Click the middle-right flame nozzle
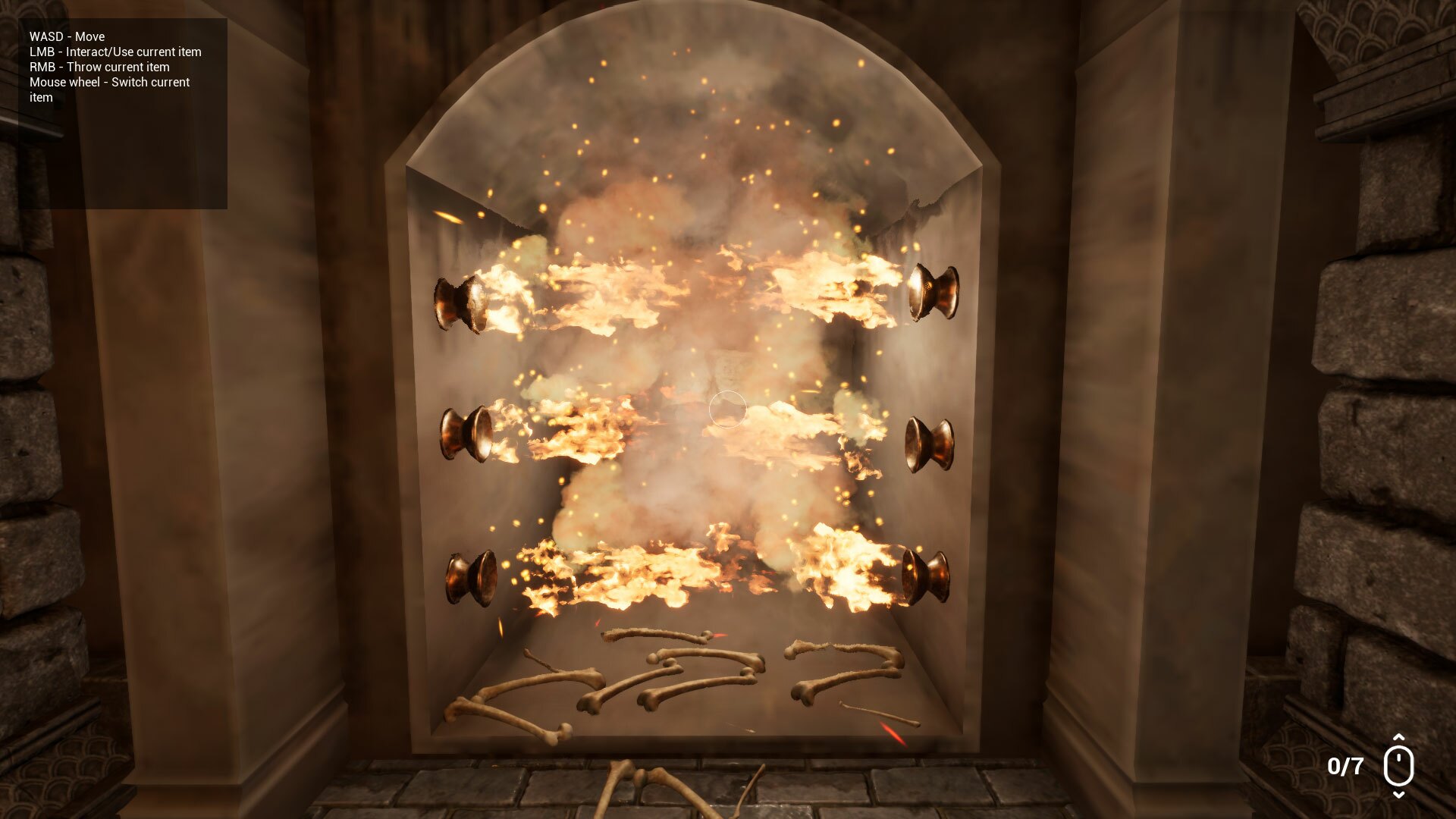This screenshot has height=819, width=1456. pyautogui.click(x=931, y=444)
